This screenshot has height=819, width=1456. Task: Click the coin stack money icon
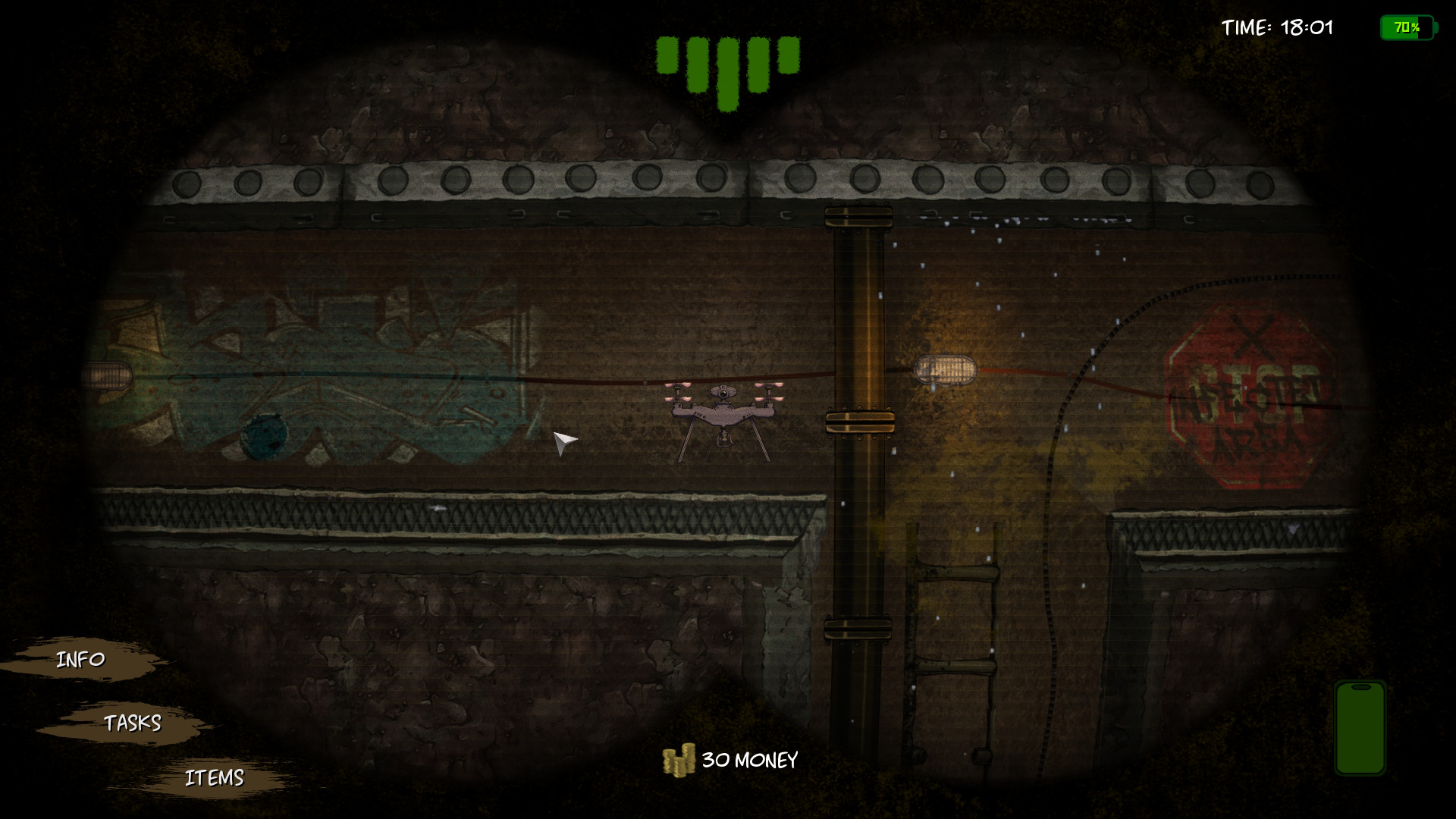tap(678, 758)
